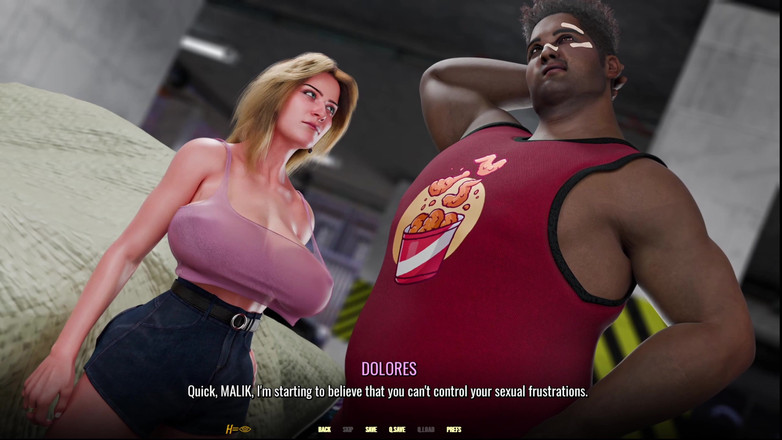Quick save with the Q.SAVE button
The width and height of the screenshot is (782, 440).
[x=397, y=430]
